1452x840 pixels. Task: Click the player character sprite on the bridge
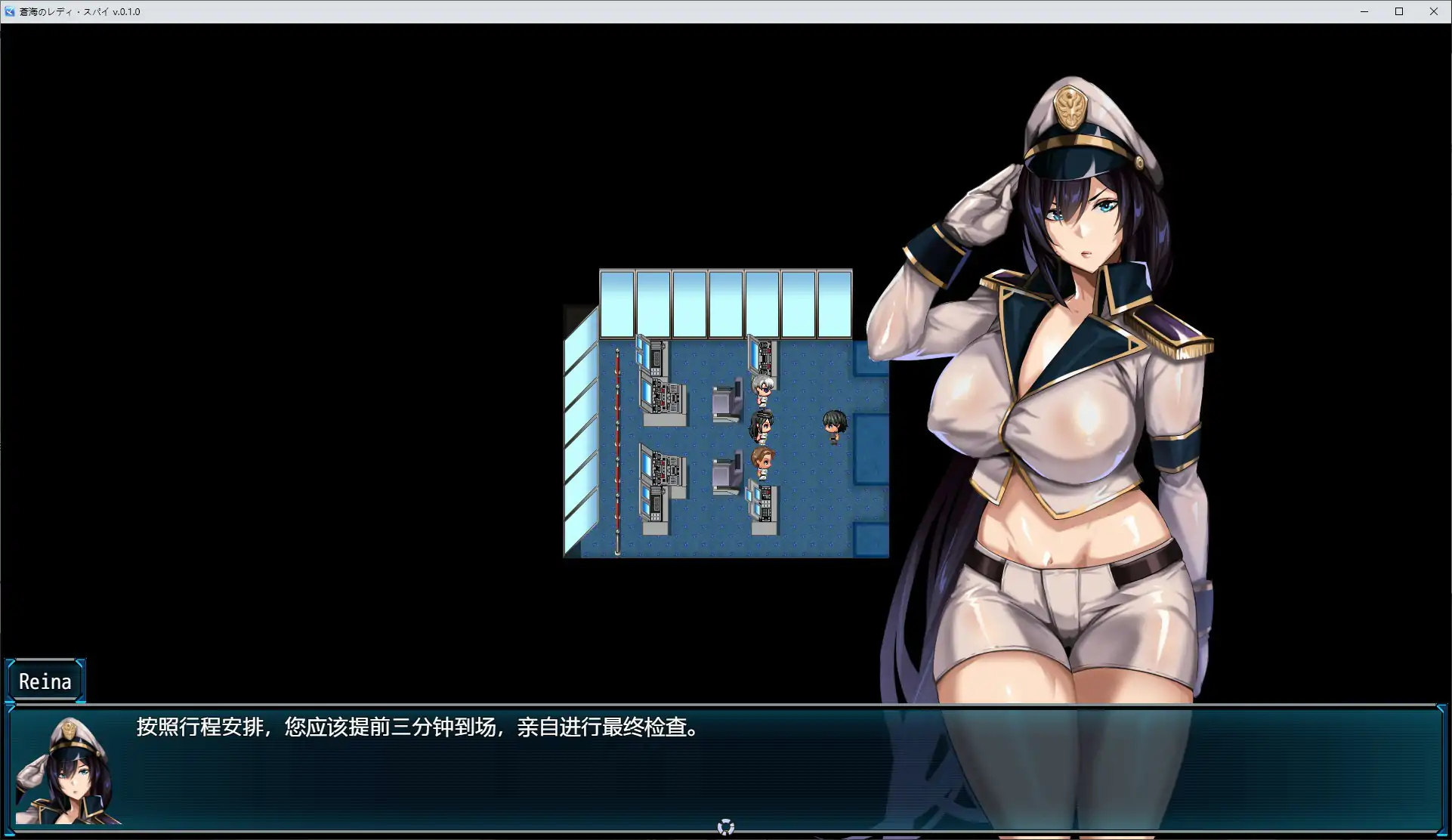[835, 425]
